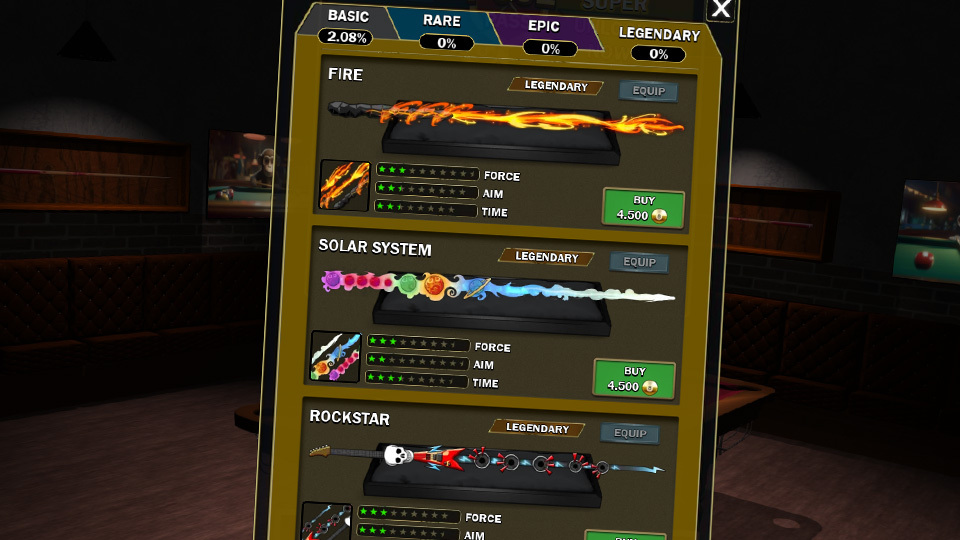960x540 pixels.
Task: Buy the Fire cue for 4,500
Action: 643,208
